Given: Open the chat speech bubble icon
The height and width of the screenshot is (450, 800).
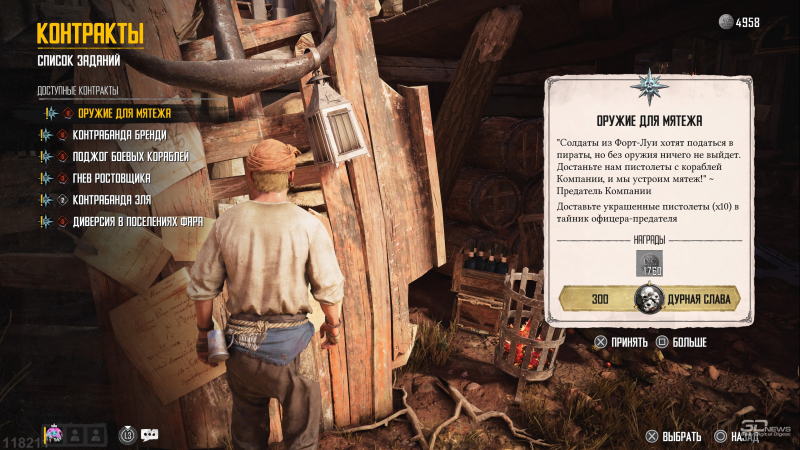Looking at the screenshot, I should [150, 434].
